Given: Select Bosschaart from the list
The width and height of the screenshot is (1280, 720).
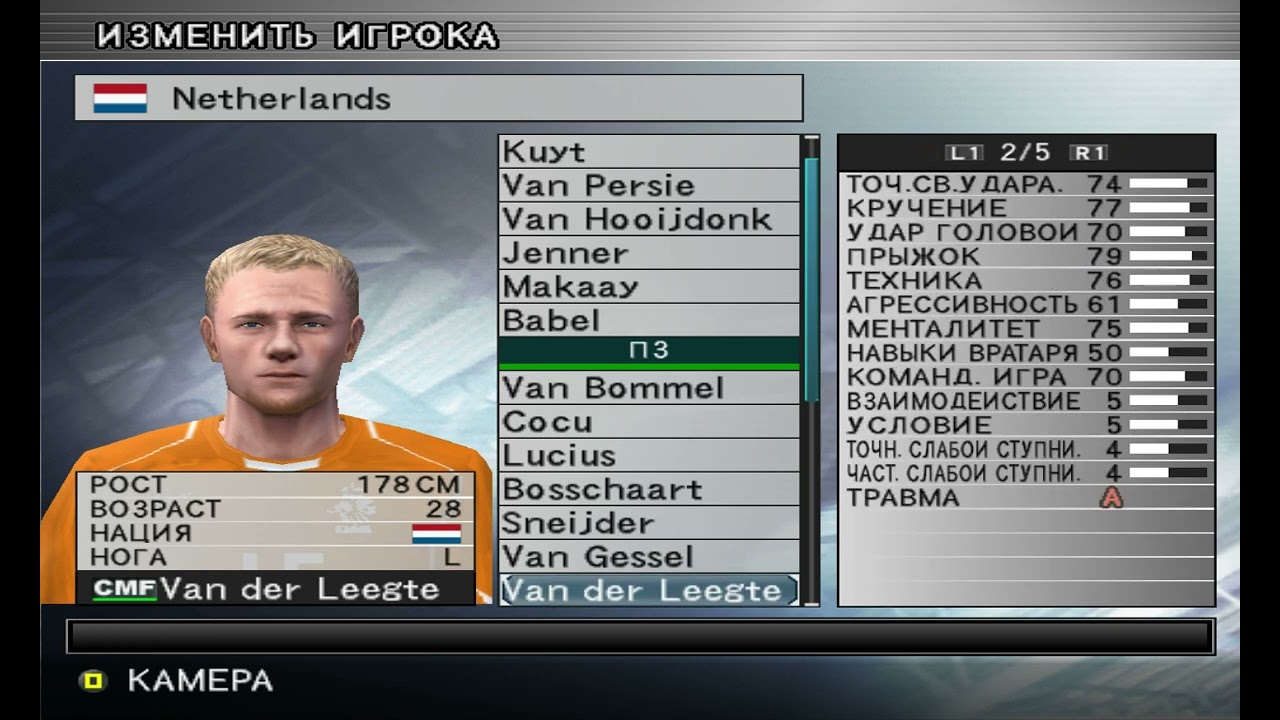Looking at the screenshot, I should click(x=648, y=490).
